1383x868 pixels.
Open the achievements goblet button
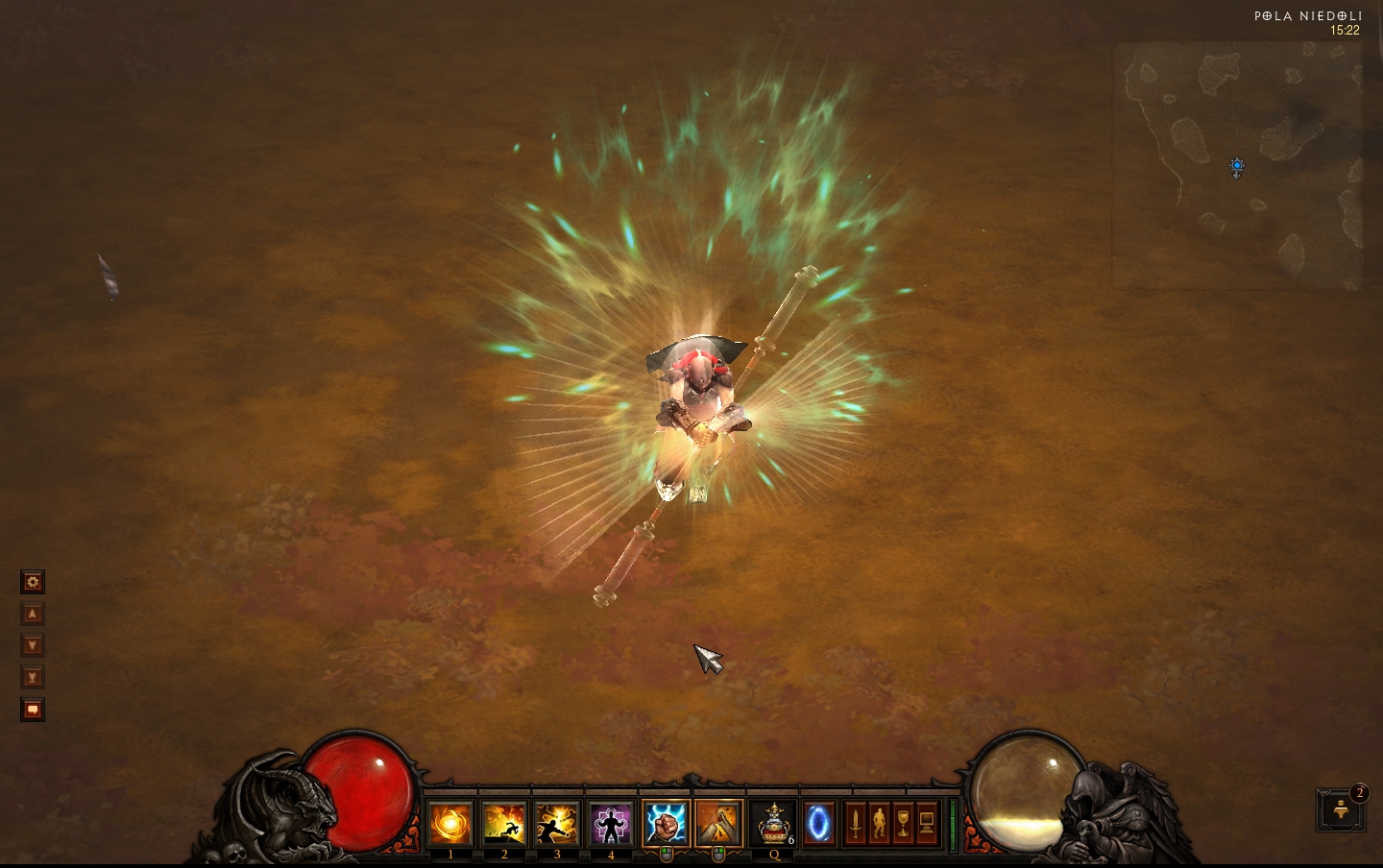pyautogui.click(x=903, y=824)
